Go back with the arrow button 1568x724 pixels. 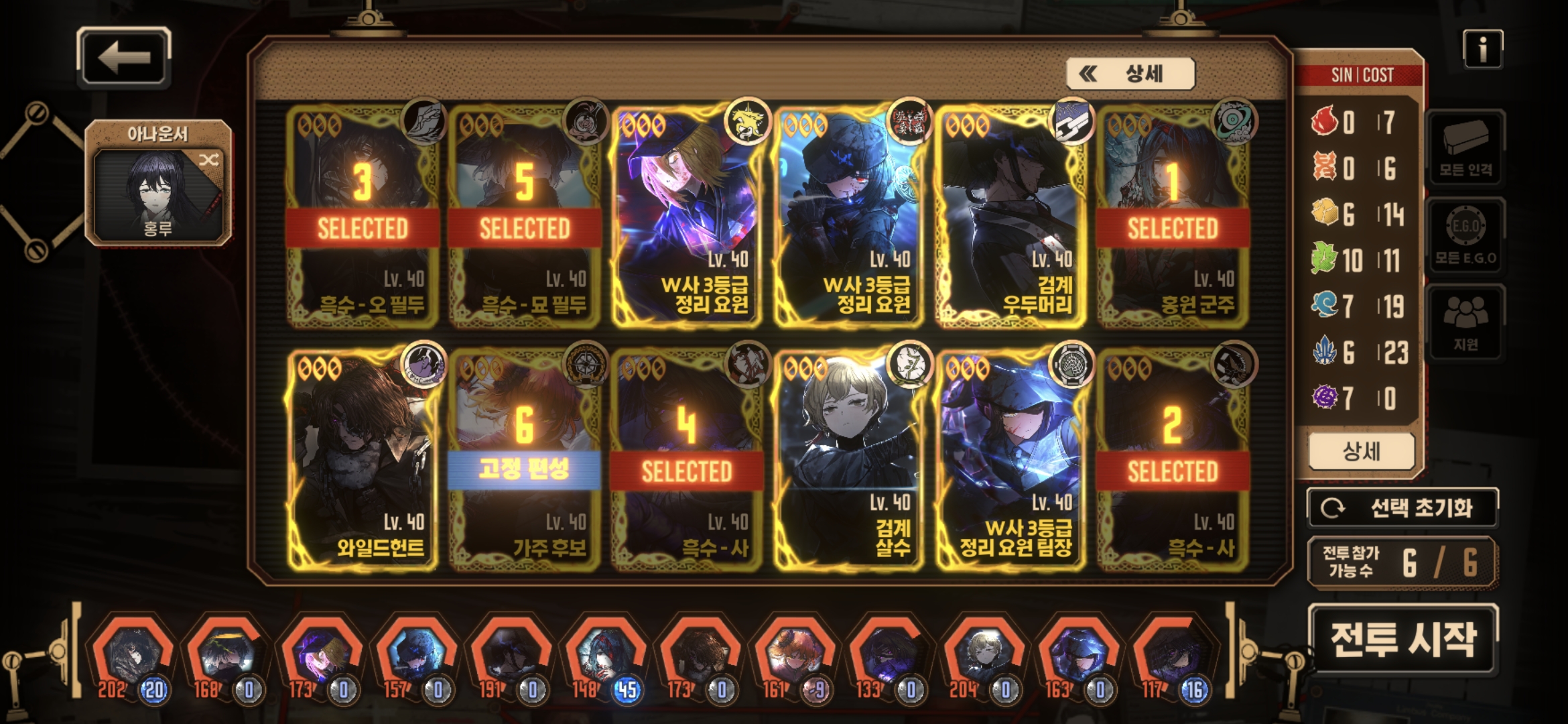124,58
